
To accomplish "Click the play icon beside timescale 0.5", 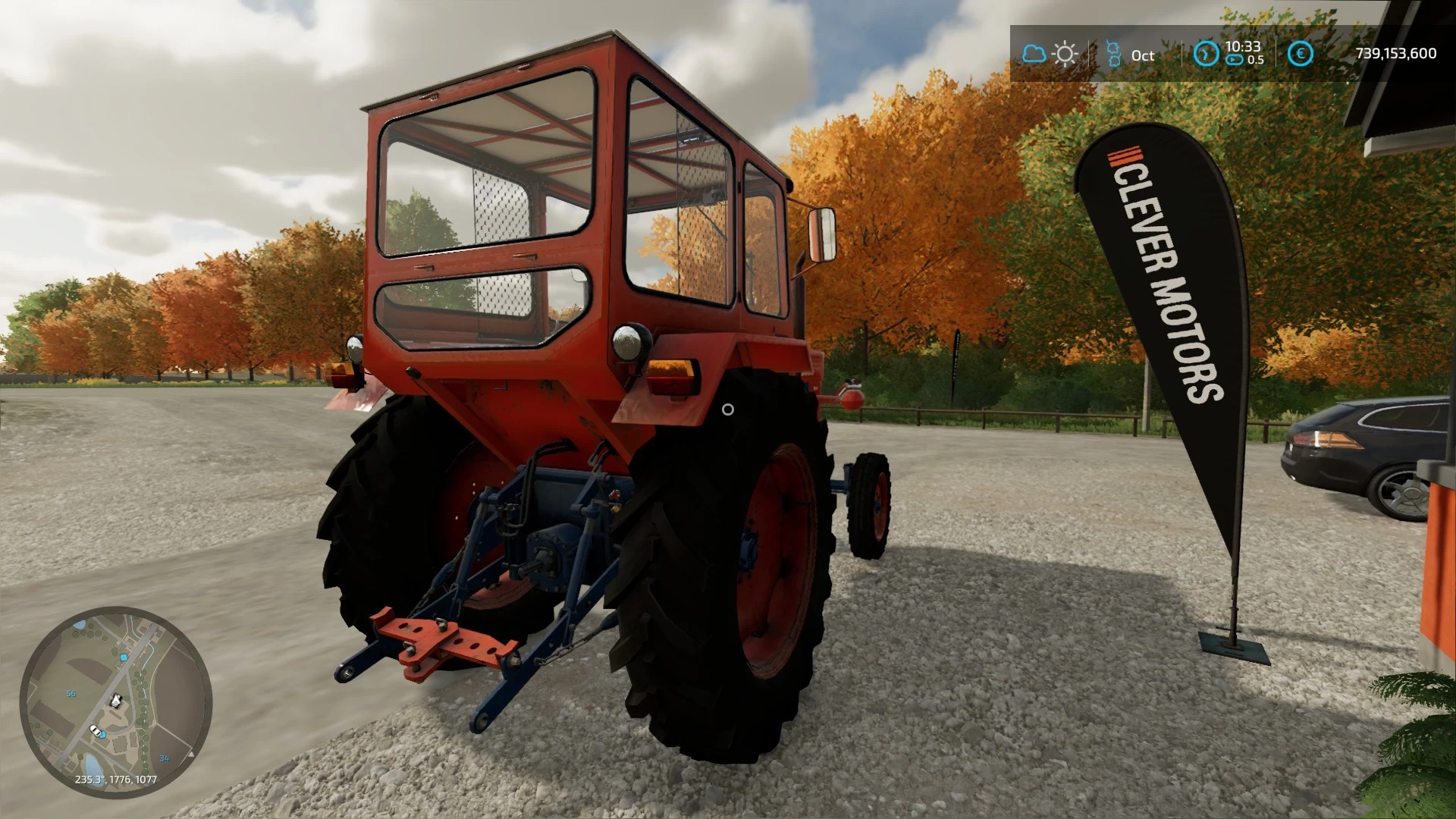I will click(1234, 59).
